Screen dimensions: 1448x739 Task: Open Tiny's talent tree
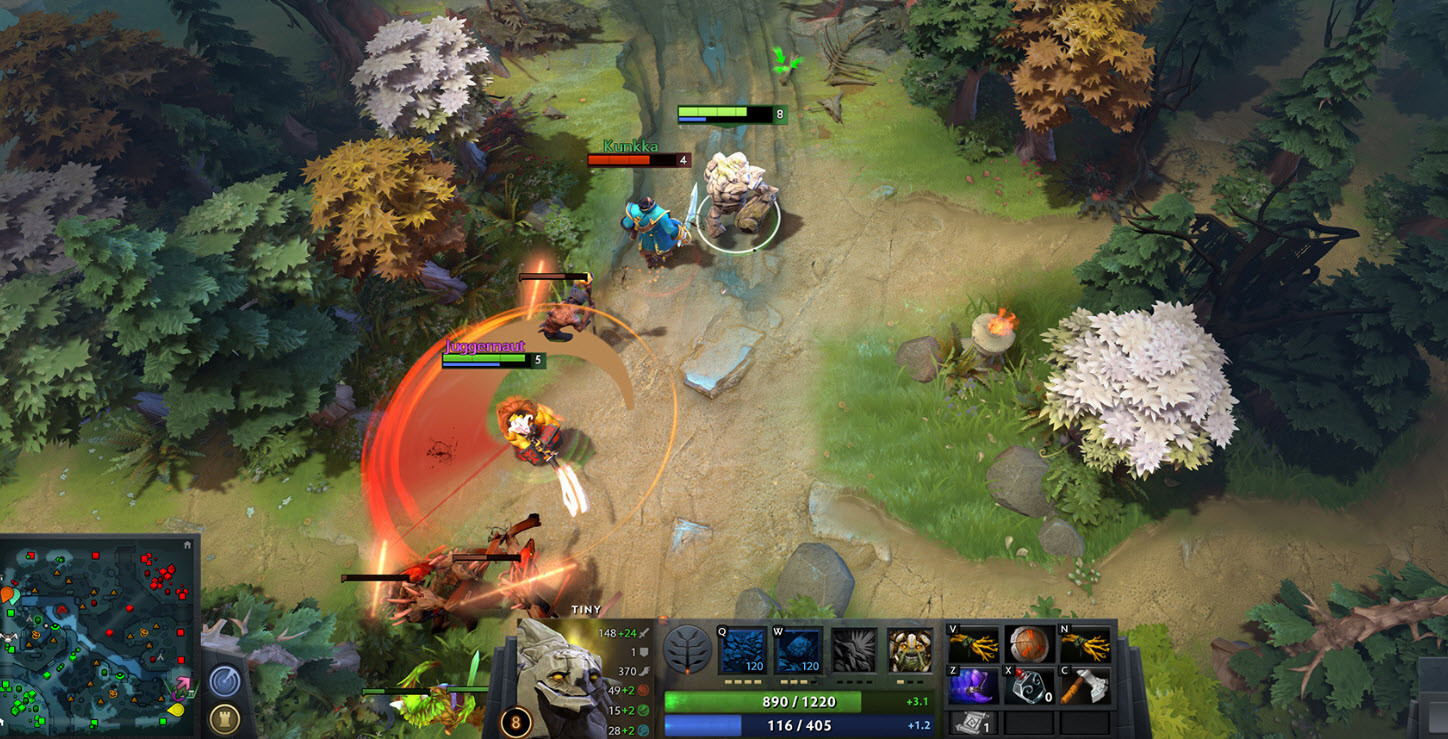pyautogui.click(x=687, y=649)
